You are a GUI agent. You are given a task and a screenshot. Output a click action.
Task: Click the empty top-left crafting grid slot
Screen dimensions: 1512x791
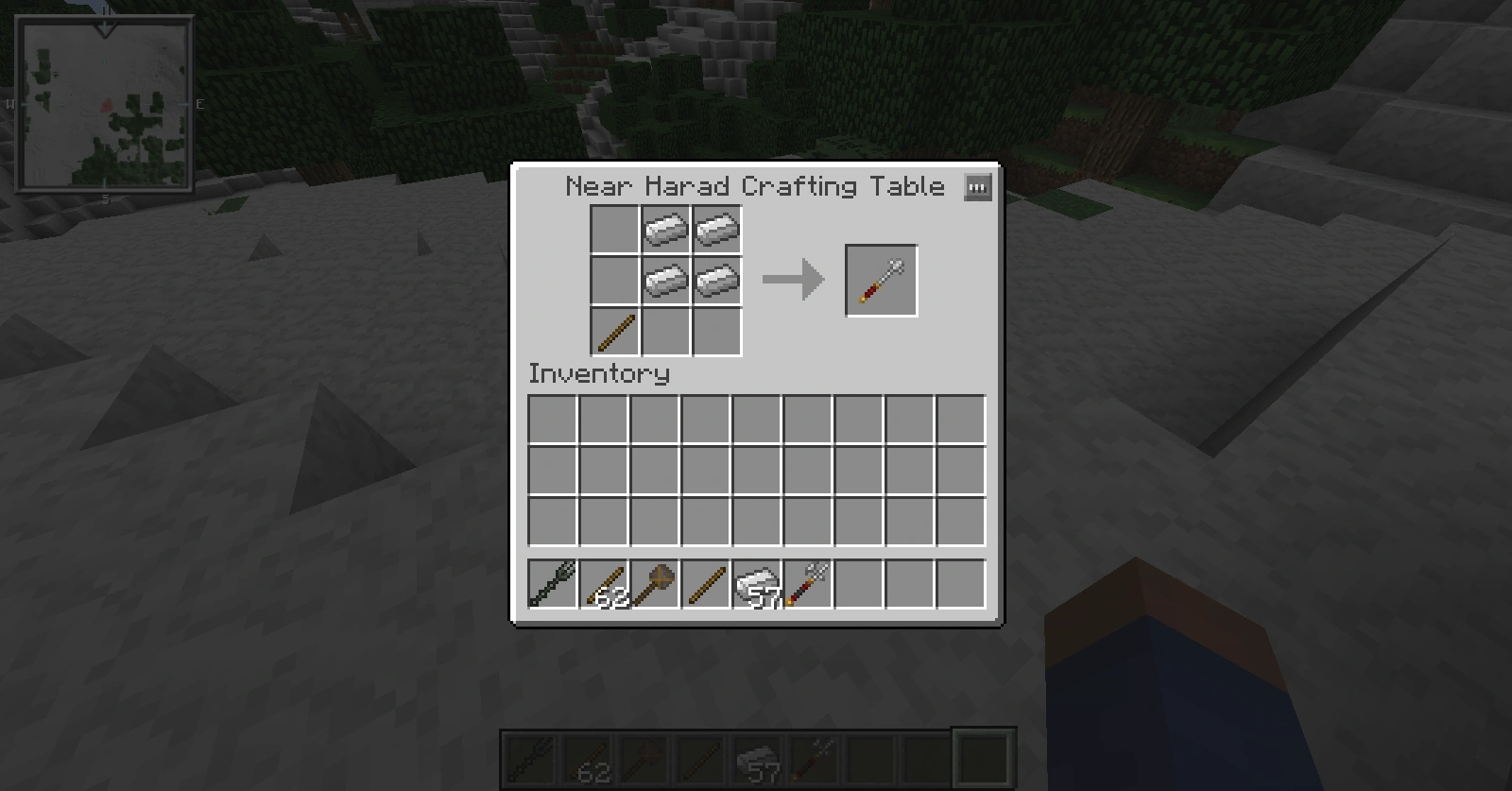click(615, 227)
